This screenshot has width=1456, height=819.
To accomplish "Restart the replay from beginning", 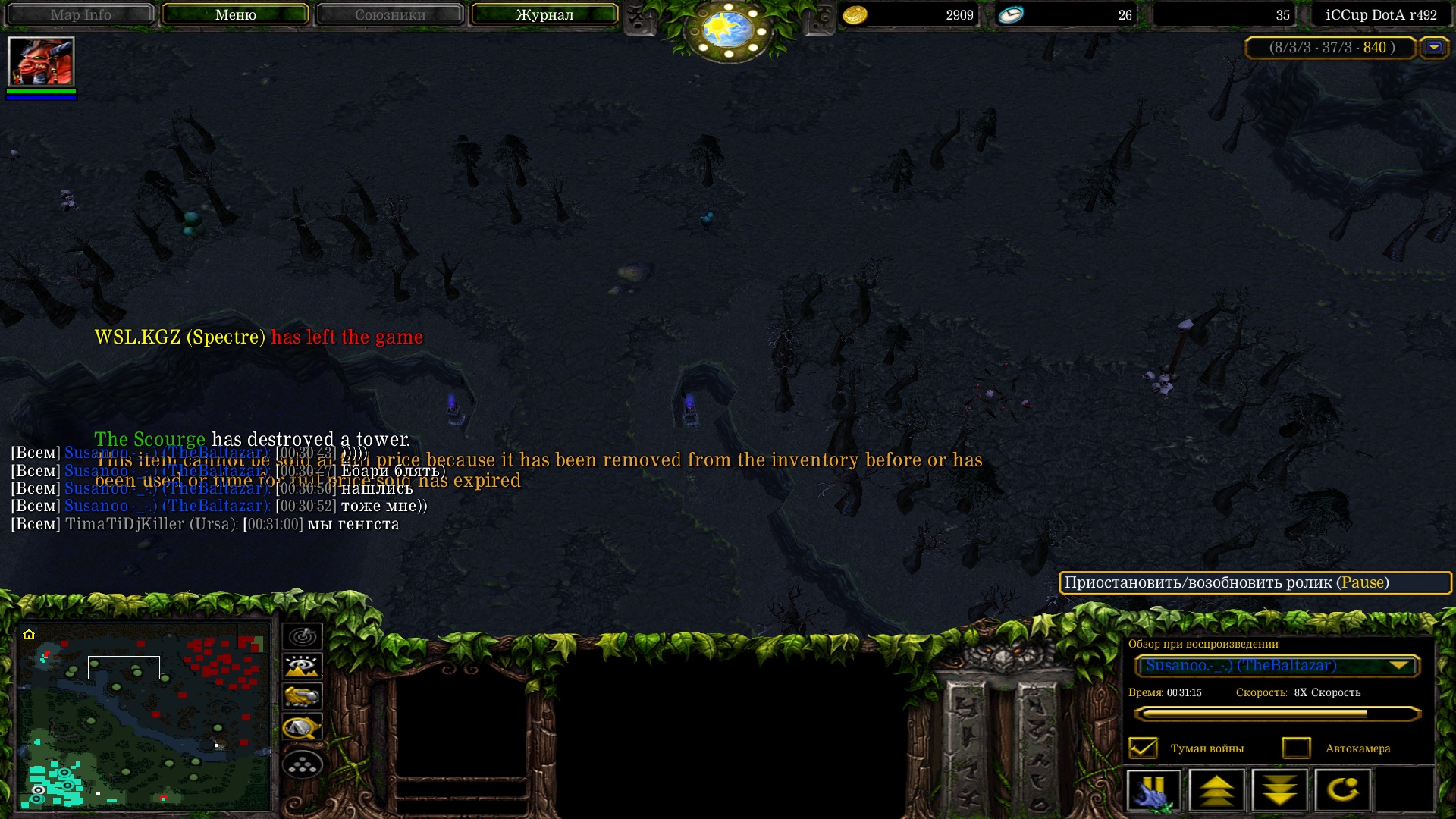I will (1342, 790).
